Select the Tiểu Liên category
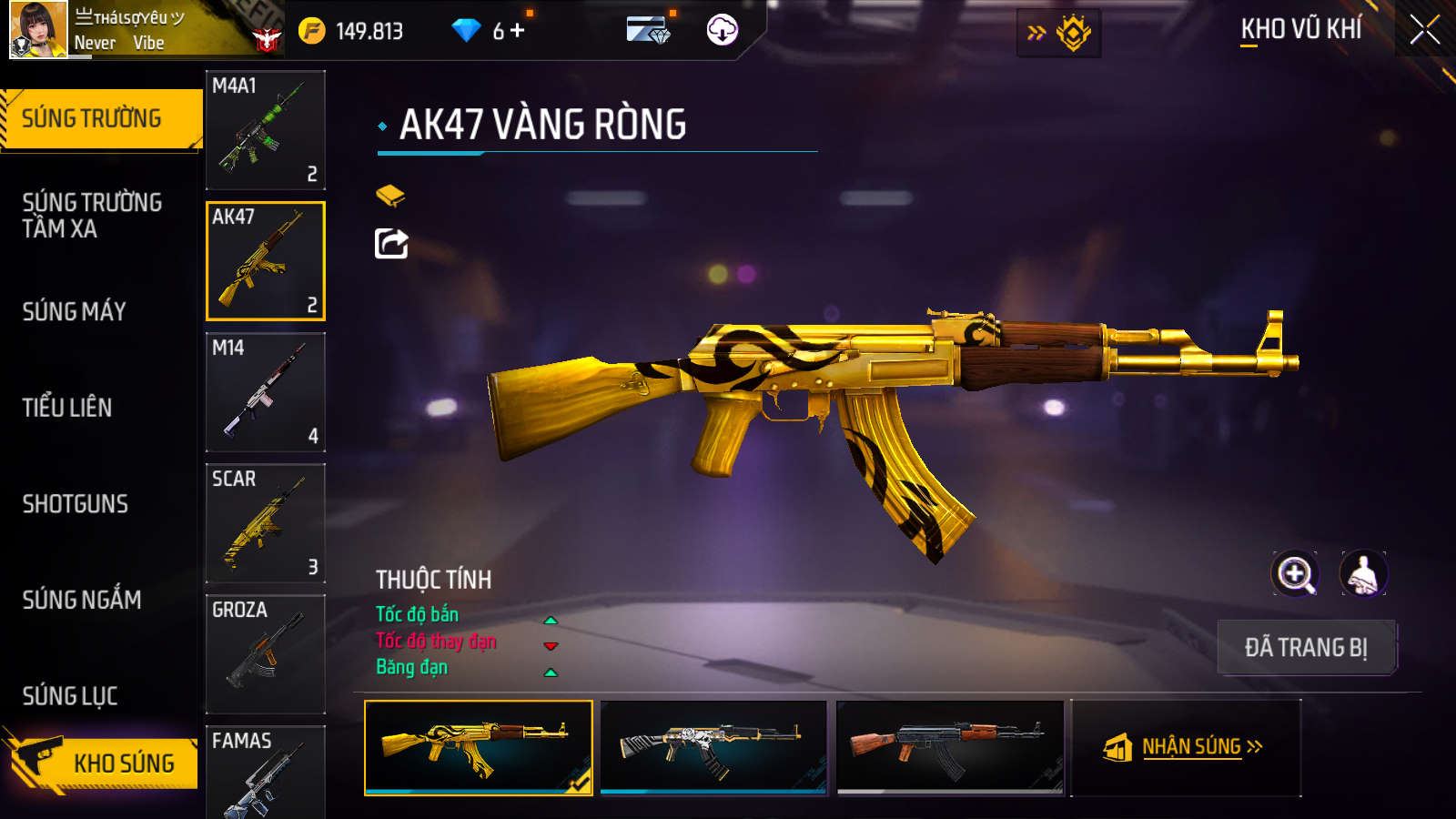This screenshot has height=819, width=1456. pyautogui.click(x=67, y=408)
